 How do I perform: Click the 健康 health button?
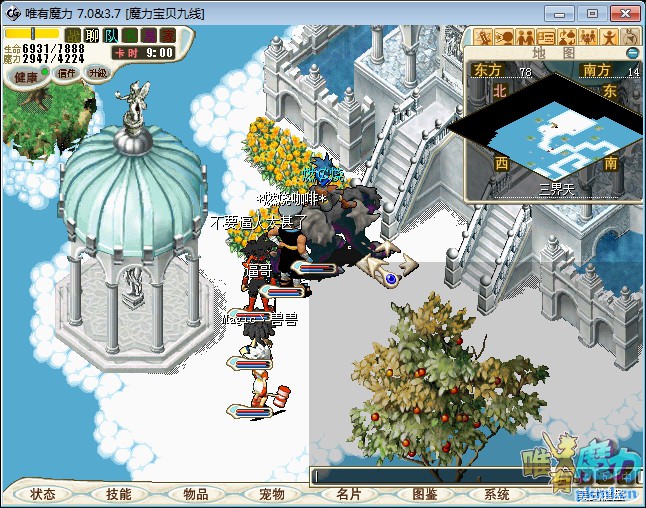point(24,76)
